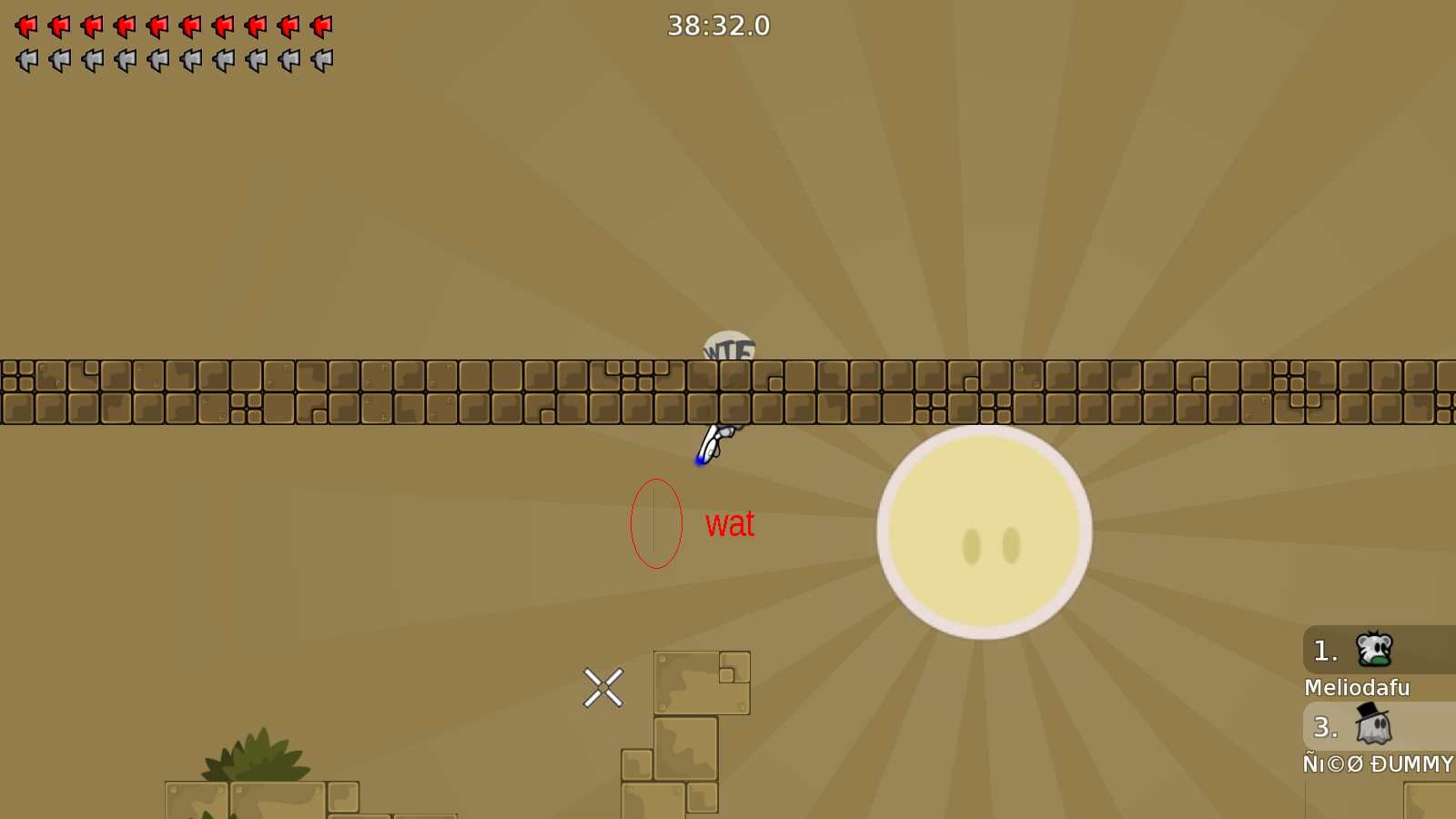Toggle the second red health icon

tap(60, 25)
